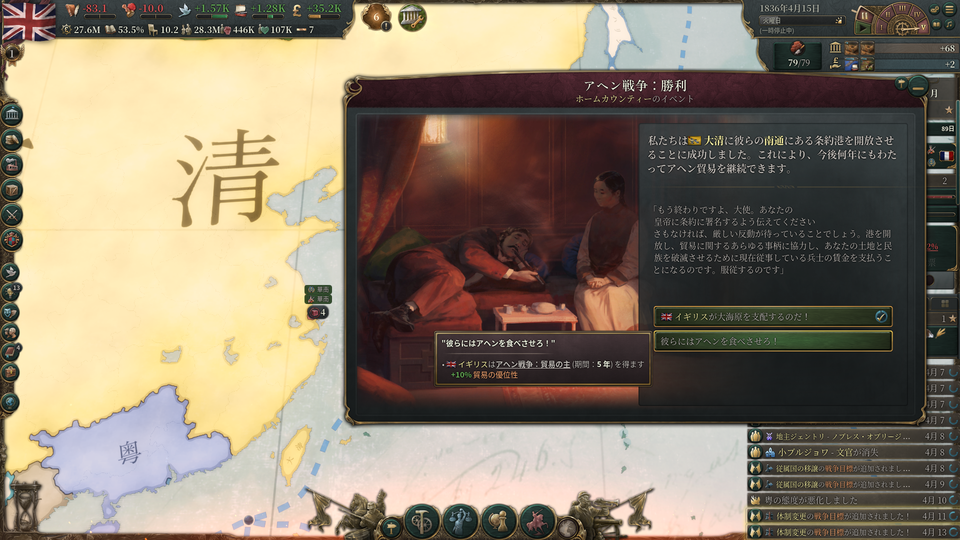Open the red book and quill bureaucracy panel
960x540 pixels.
point(799,48)
